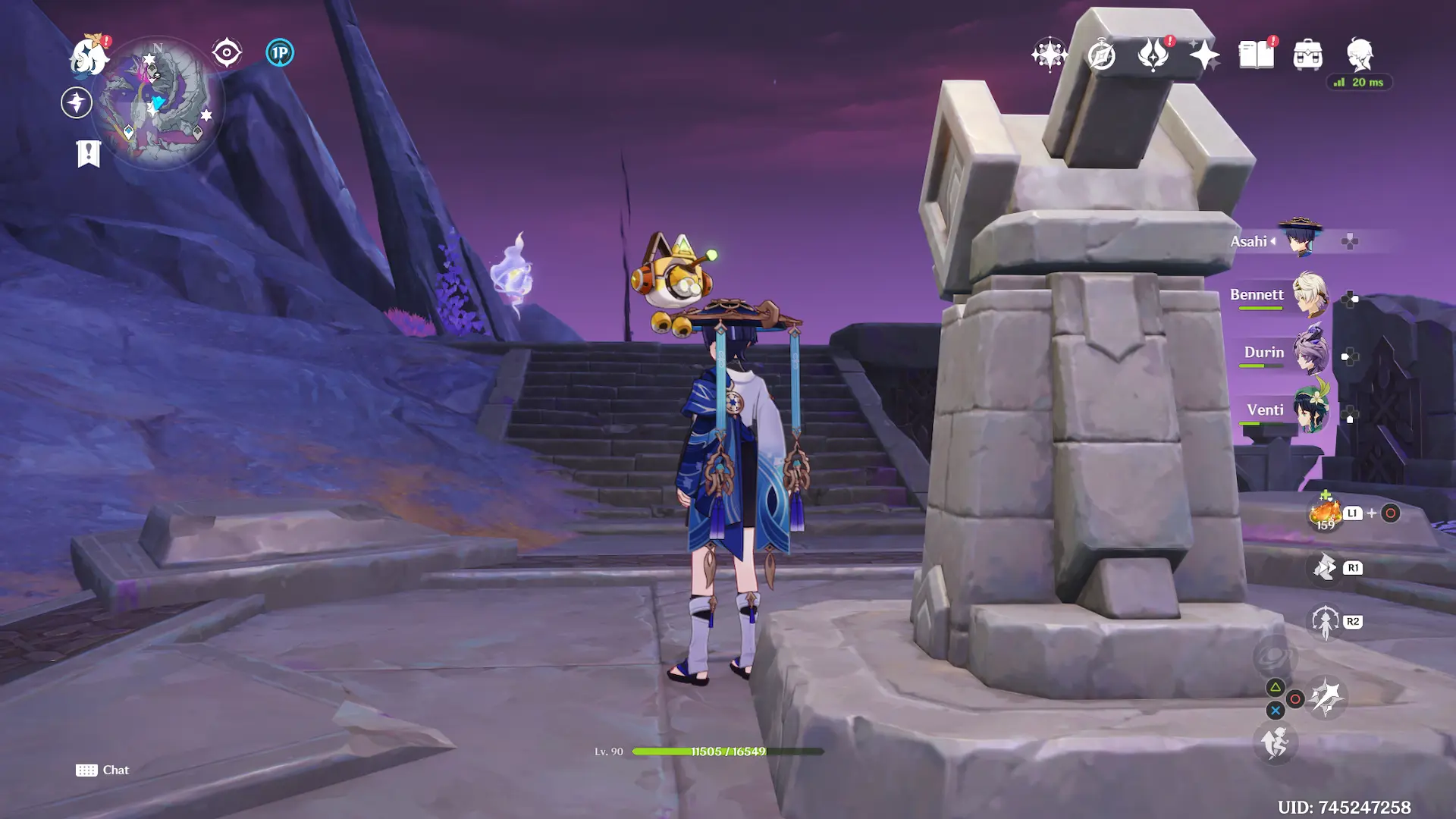Activate the eye-shaped Elemental Sight icon

point(226,53)
